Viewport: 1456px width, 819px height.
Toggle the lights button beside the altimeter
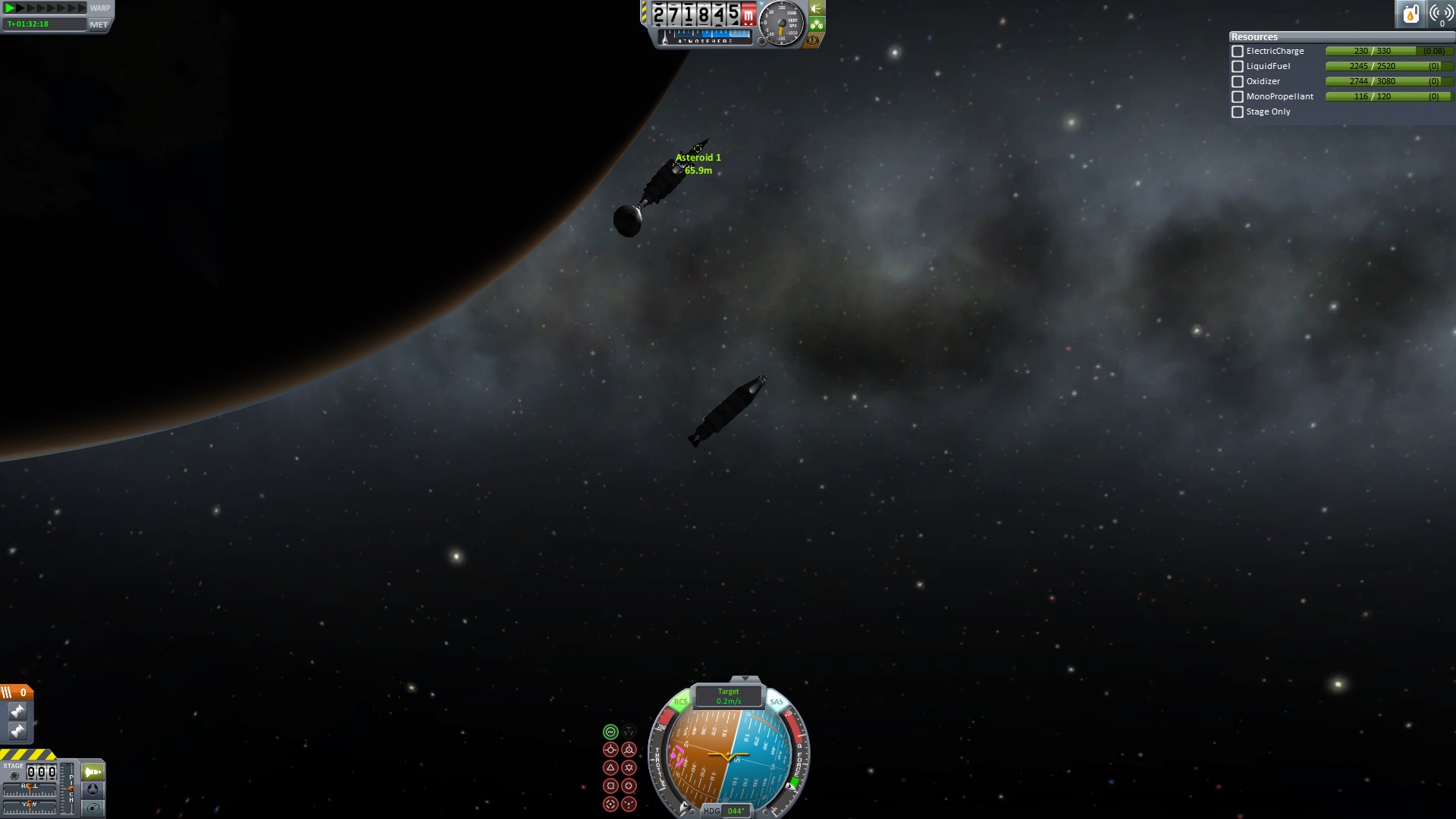click(817, 8)
